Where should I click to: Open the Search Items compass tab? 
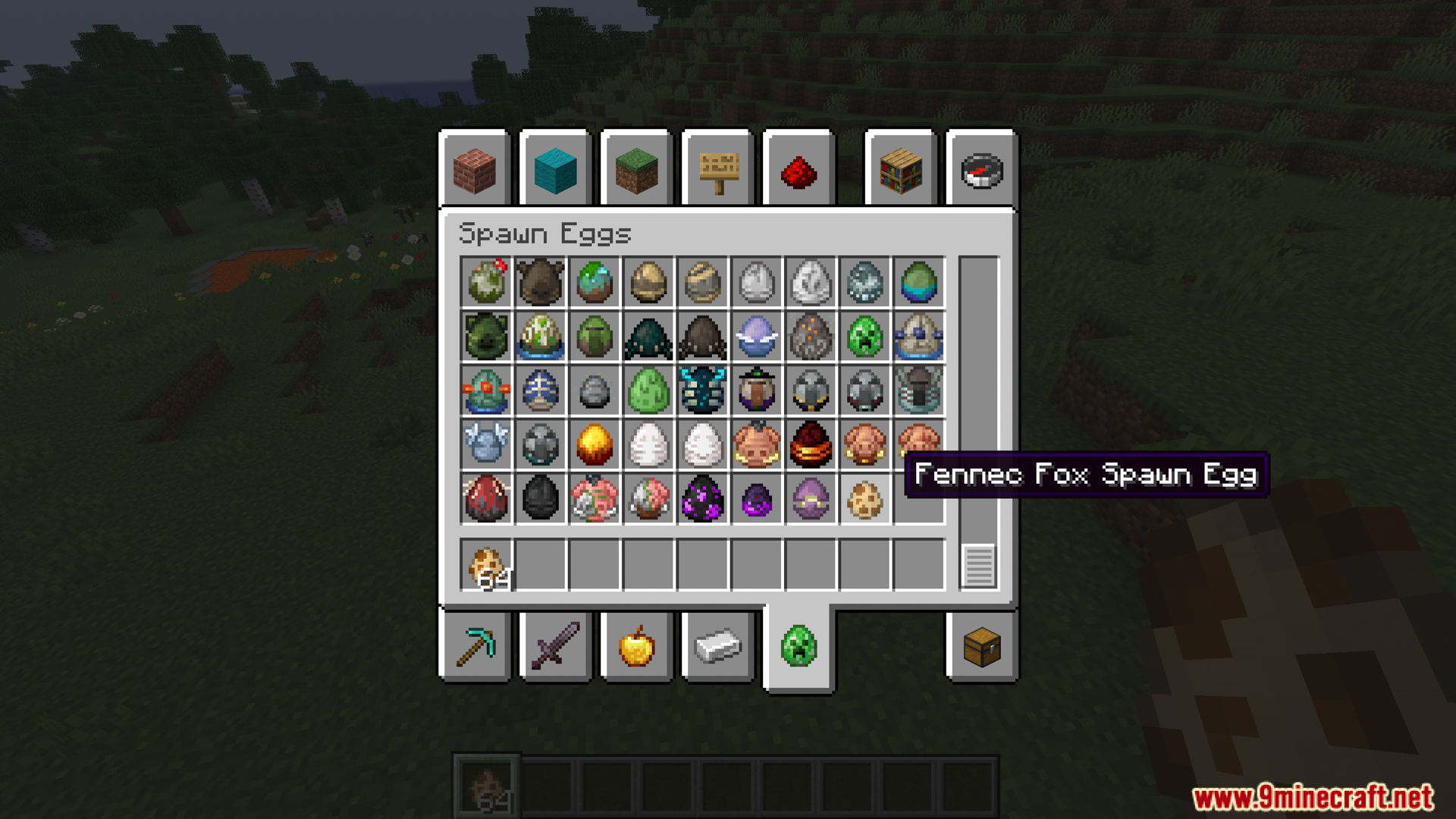(x=981, y=170)
